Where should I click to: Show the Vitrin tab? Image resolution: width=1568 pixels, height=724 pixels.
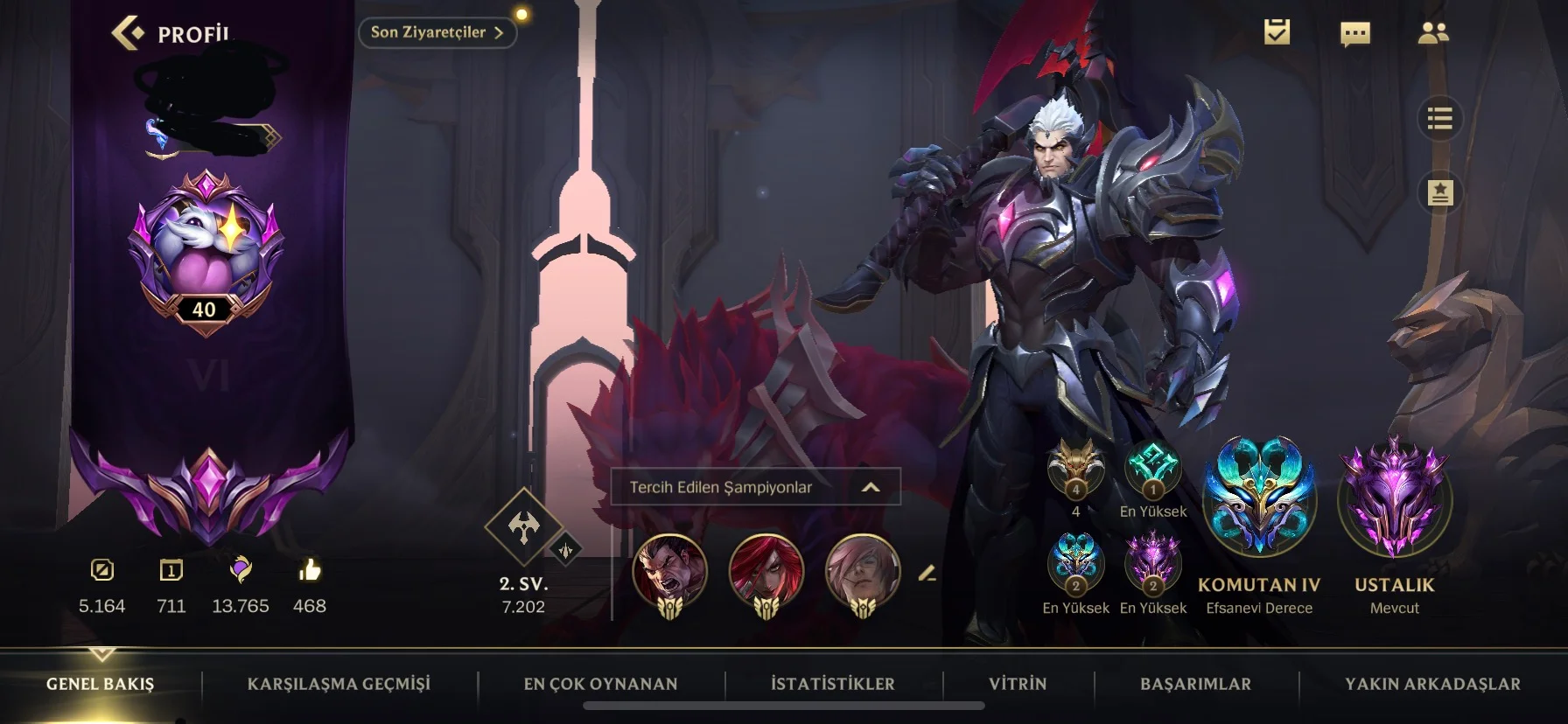[x=1018, y=684]
